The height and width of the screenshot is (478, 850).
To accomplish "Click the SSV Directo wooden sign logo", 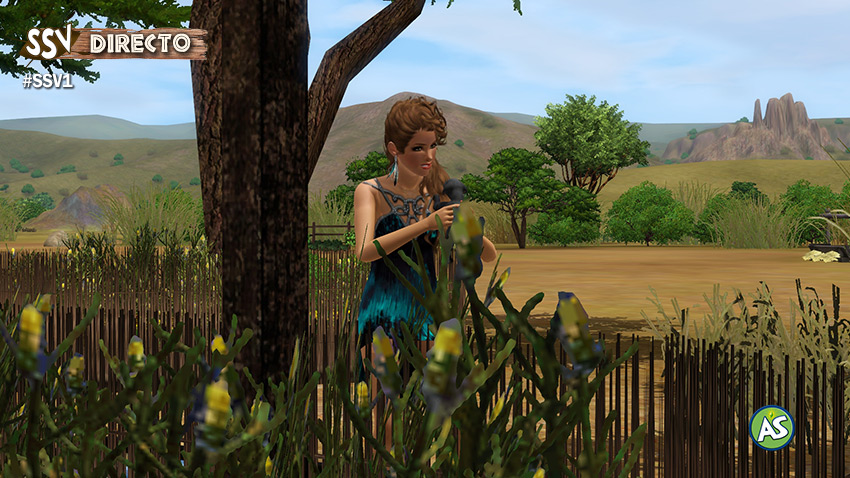I will pyautogui.click(x=114, y=44).
